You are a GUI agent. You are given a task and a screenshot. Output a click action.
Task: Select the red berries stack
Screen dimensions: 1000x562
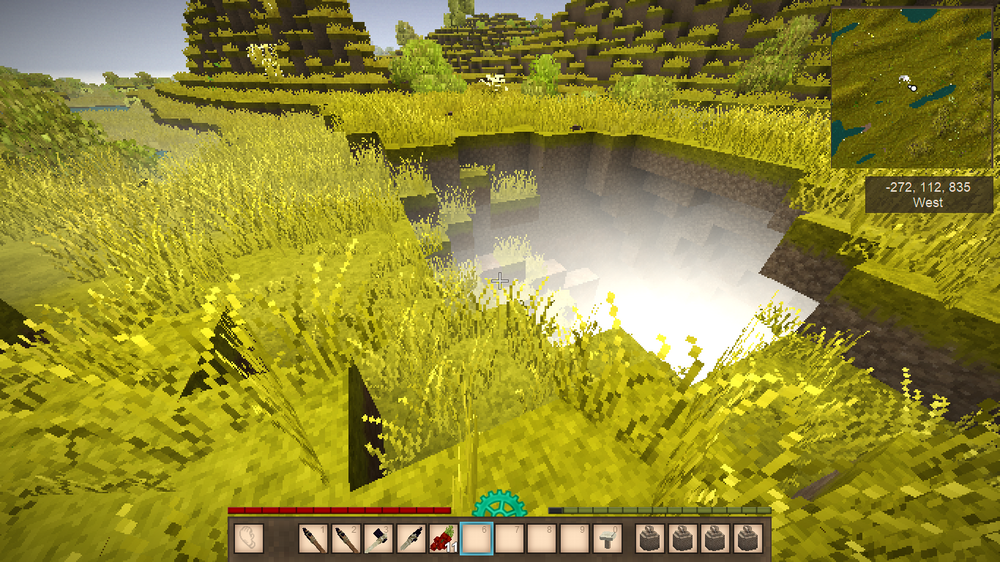[x=443, y=539]
